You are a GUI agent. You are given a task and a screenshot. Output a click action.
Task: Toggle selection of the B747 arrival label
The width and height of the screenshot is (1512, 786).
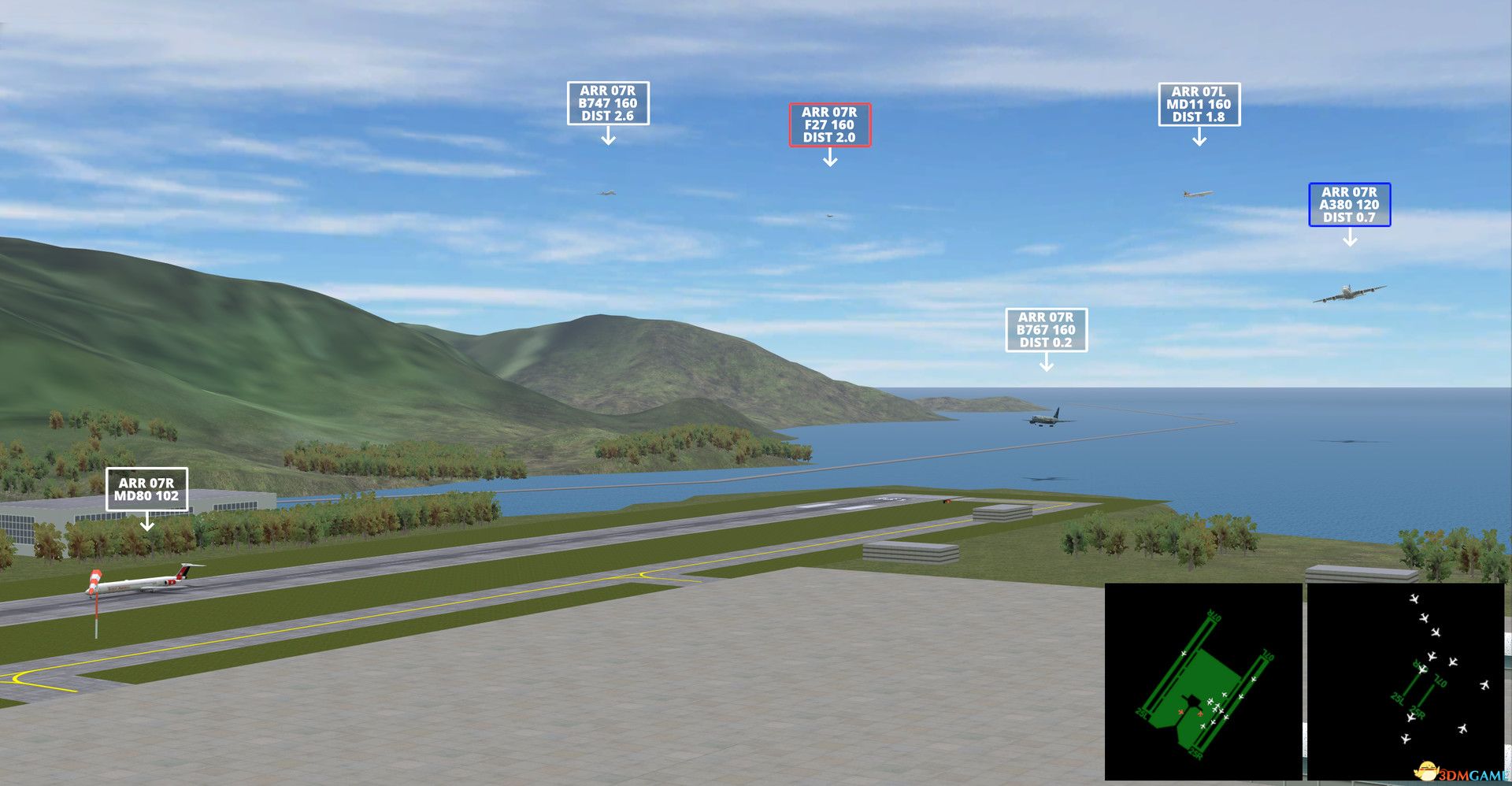(x=608, y=103)
